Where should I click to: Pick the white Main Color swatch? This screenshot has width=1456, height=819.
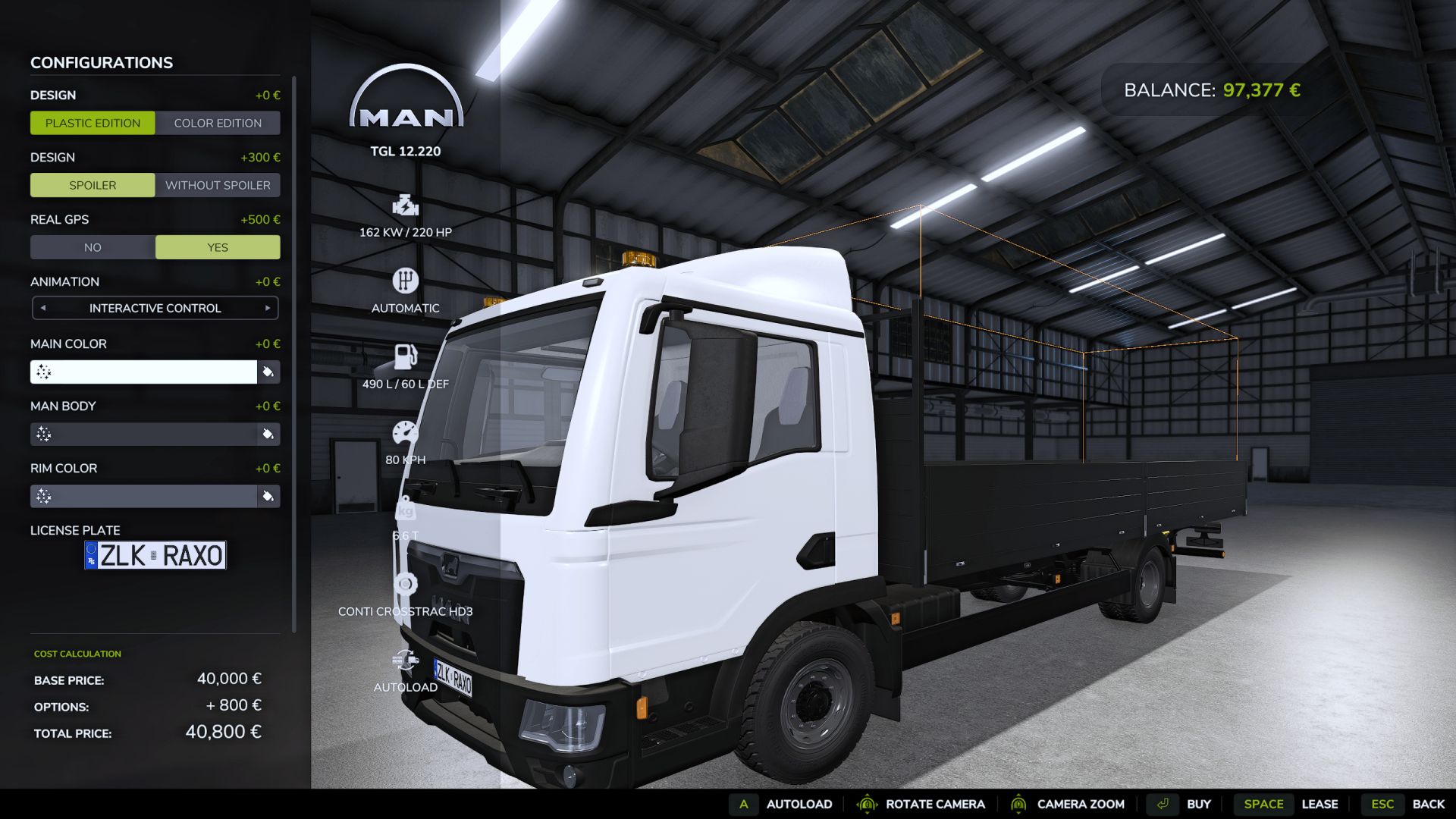(x=144, y=372)
